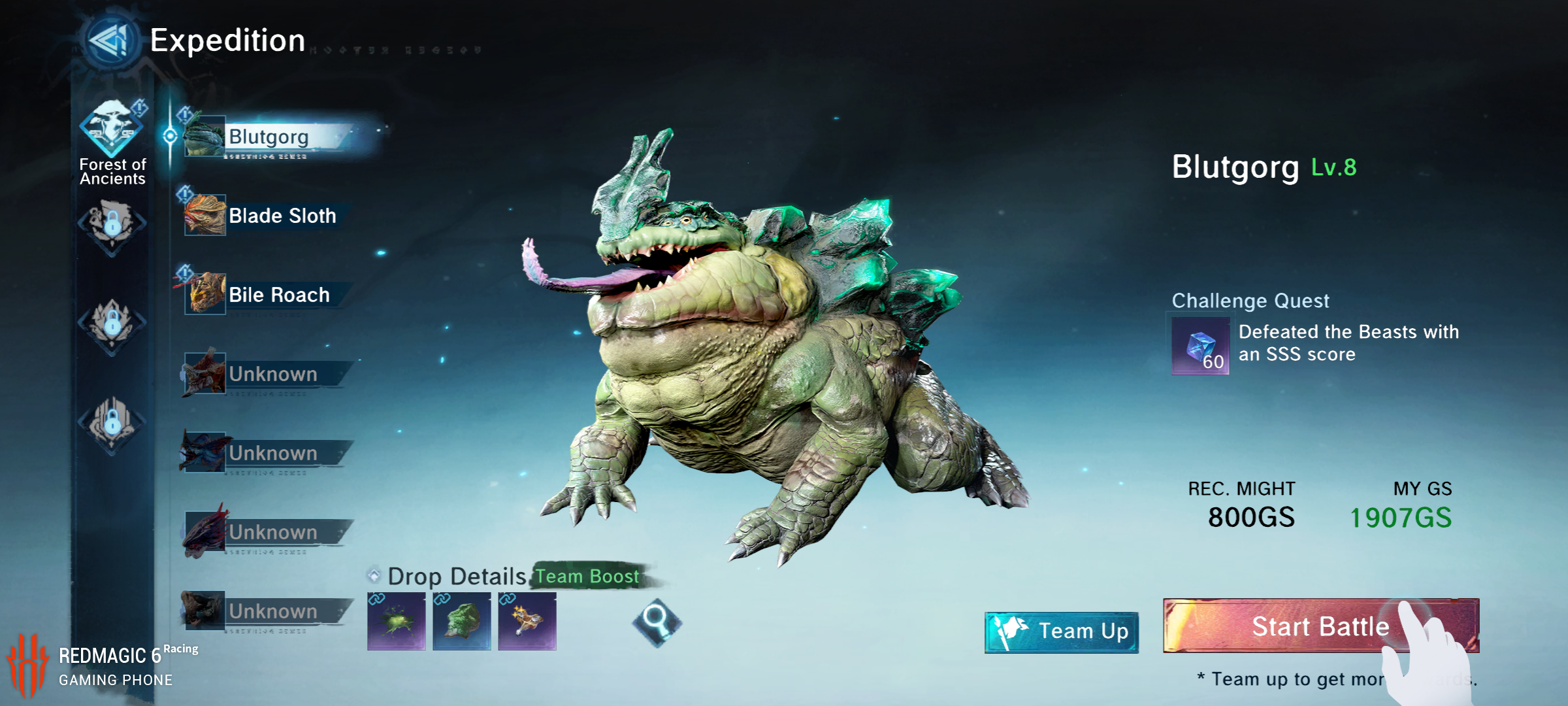
Task: Check the Challenge Quest crystal reward
Action: (x=1200, y=346)
